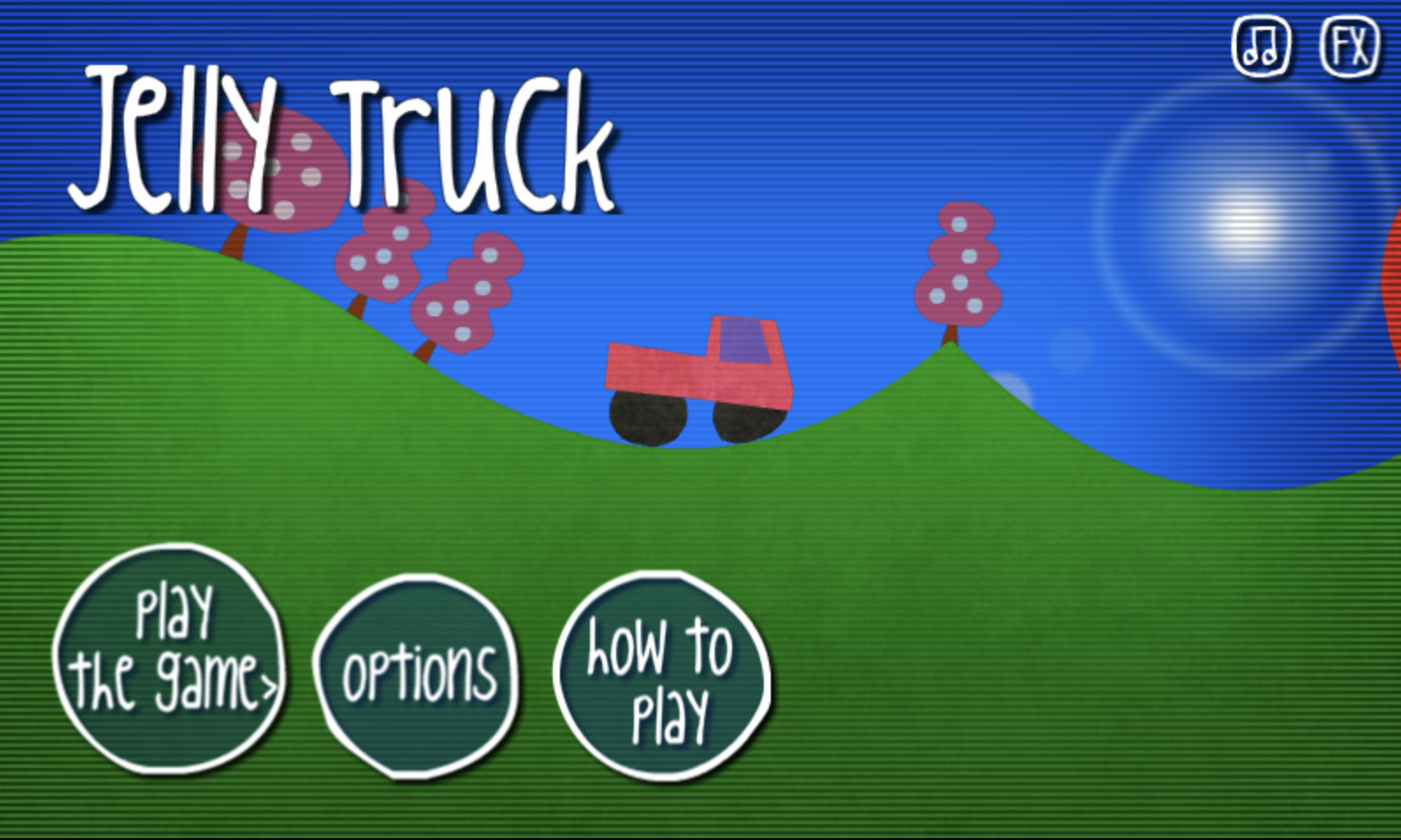Viewport: 1401px width, 840px height.
Task: Open the Options menu
Action: point(419,672)
